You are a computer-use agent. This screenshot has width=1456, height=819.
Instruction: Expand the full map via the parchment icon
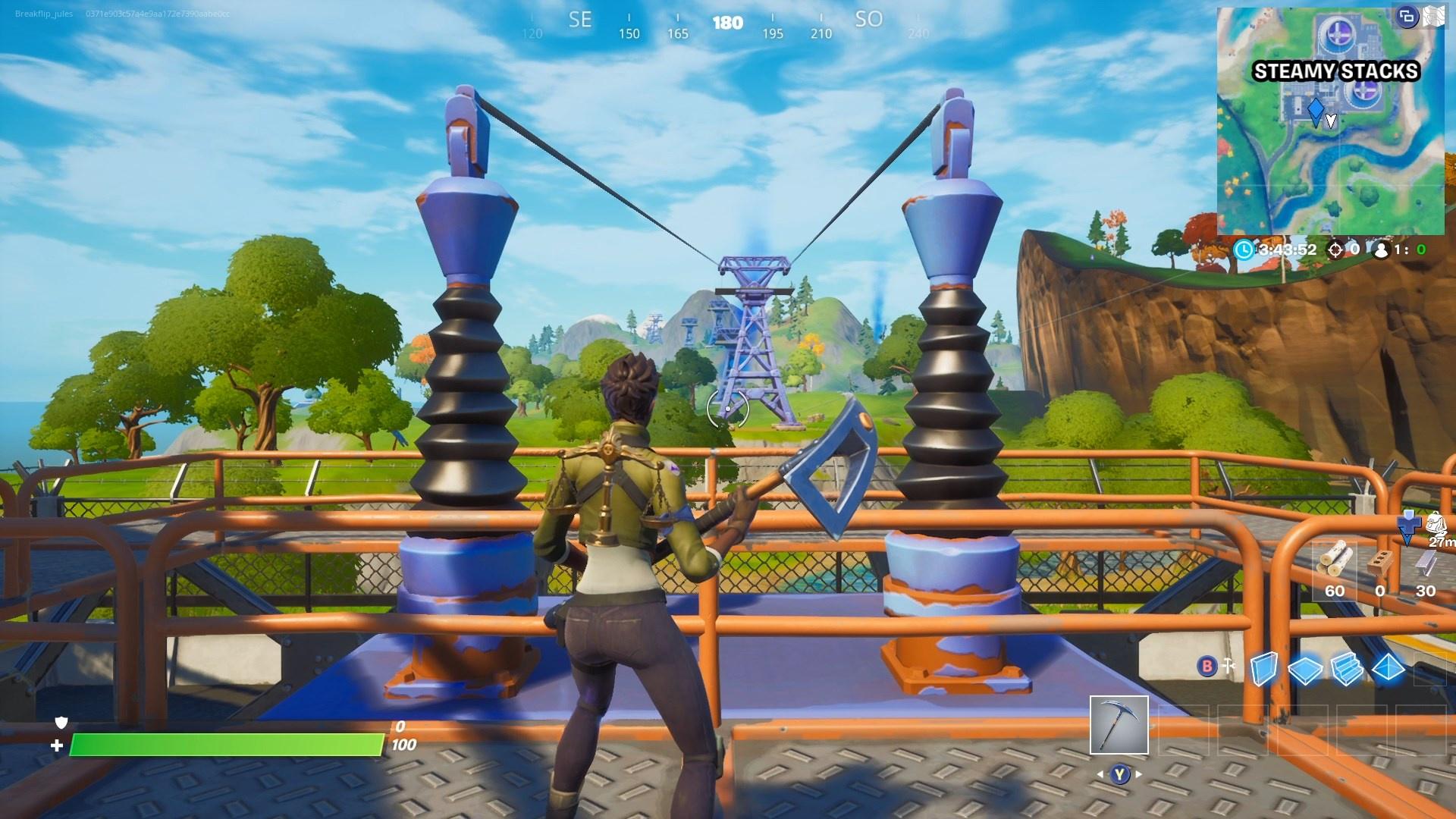point(1433,17)
